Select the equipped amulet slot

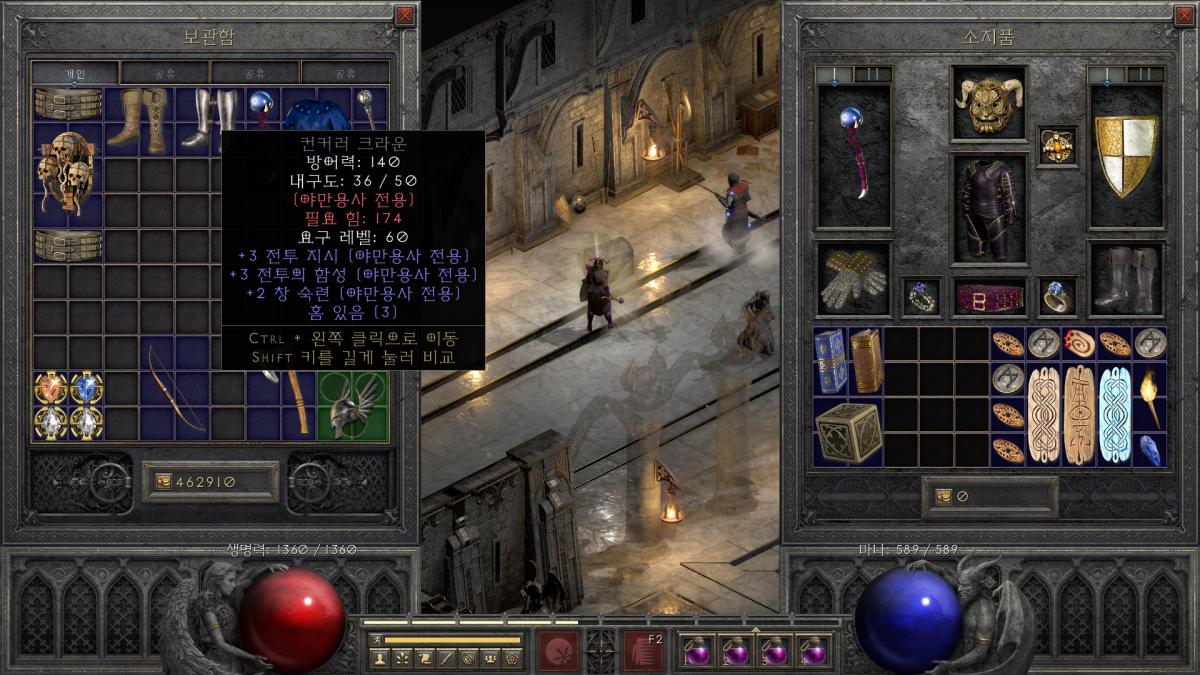pos(1057,146)
